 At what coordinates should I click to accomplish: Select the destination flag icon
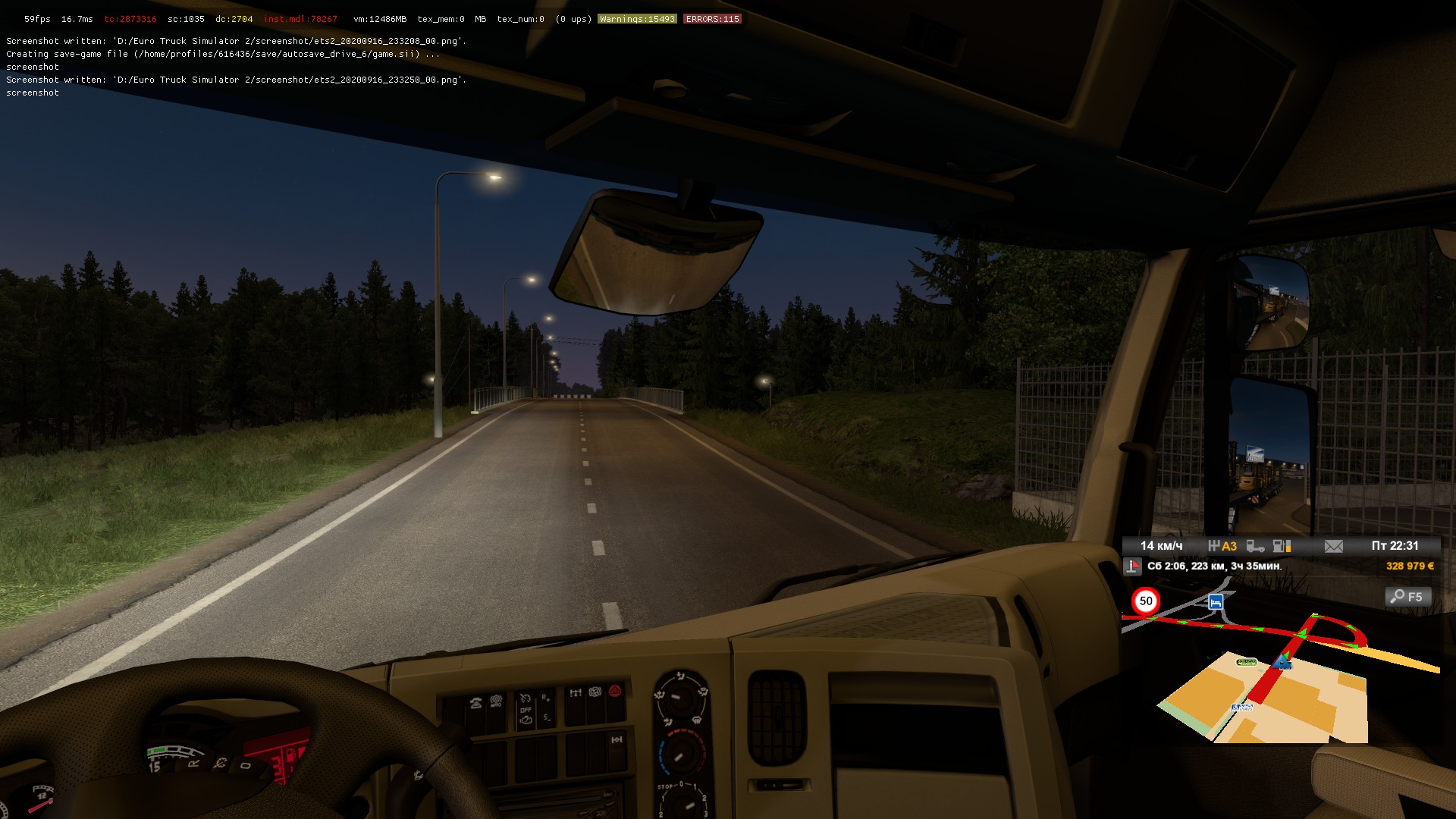click(1133, 566)
